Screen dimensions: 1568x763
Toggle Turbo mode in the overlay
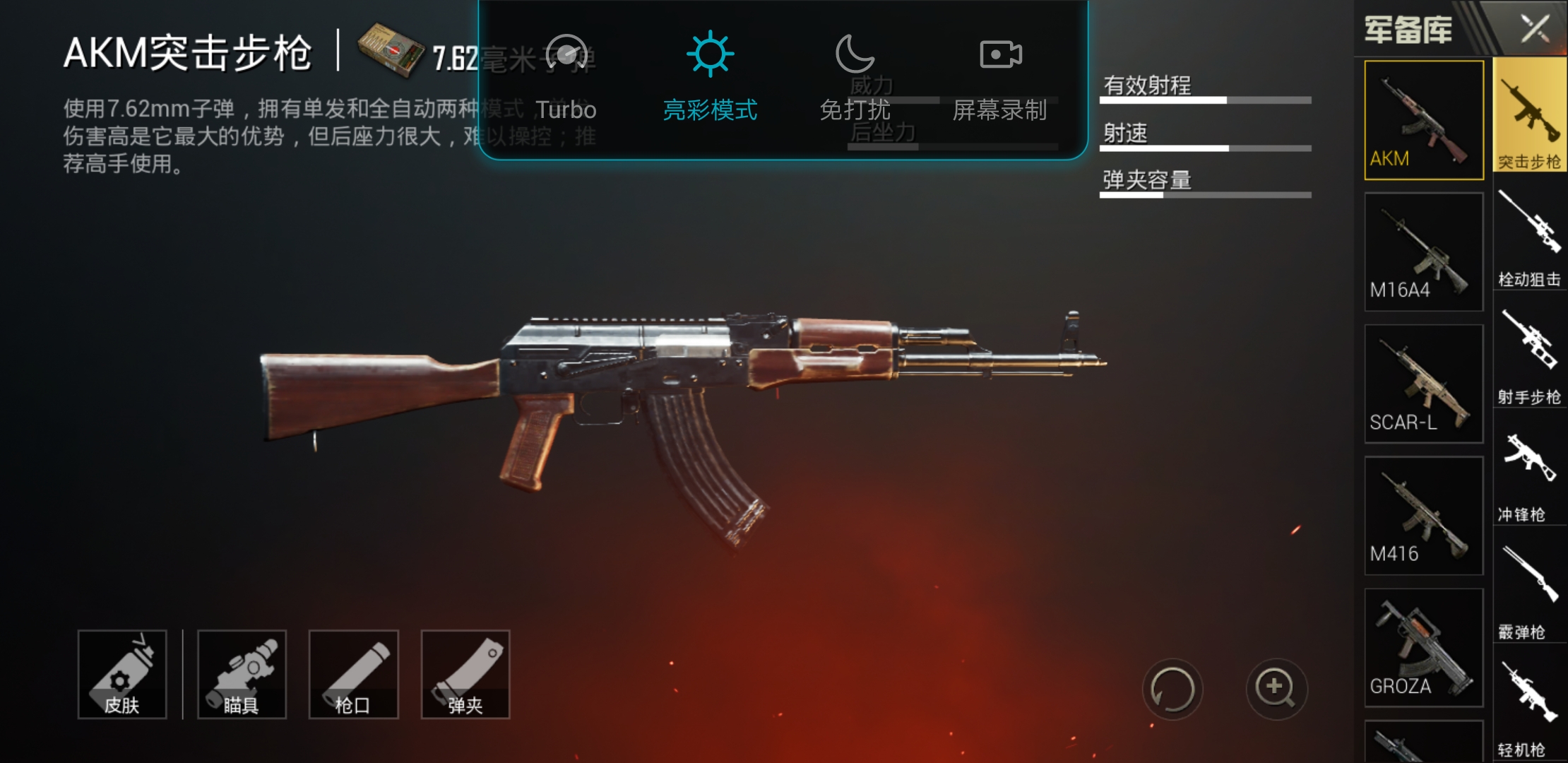pyautogui.click(x=566, y=76)
